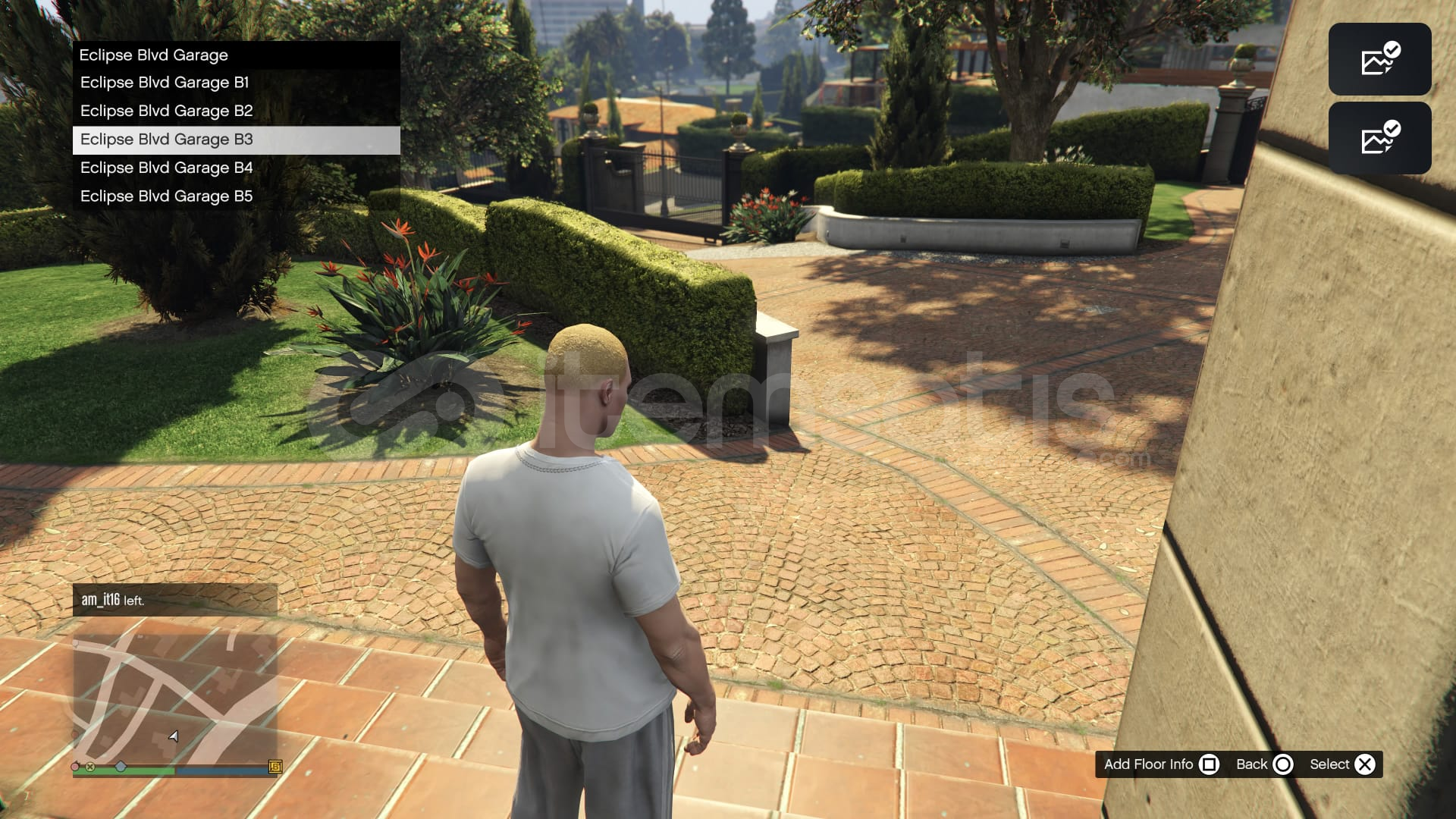
Task: Select Eclipse Blvd Garage B4
Action: click(x=167, y=168)
